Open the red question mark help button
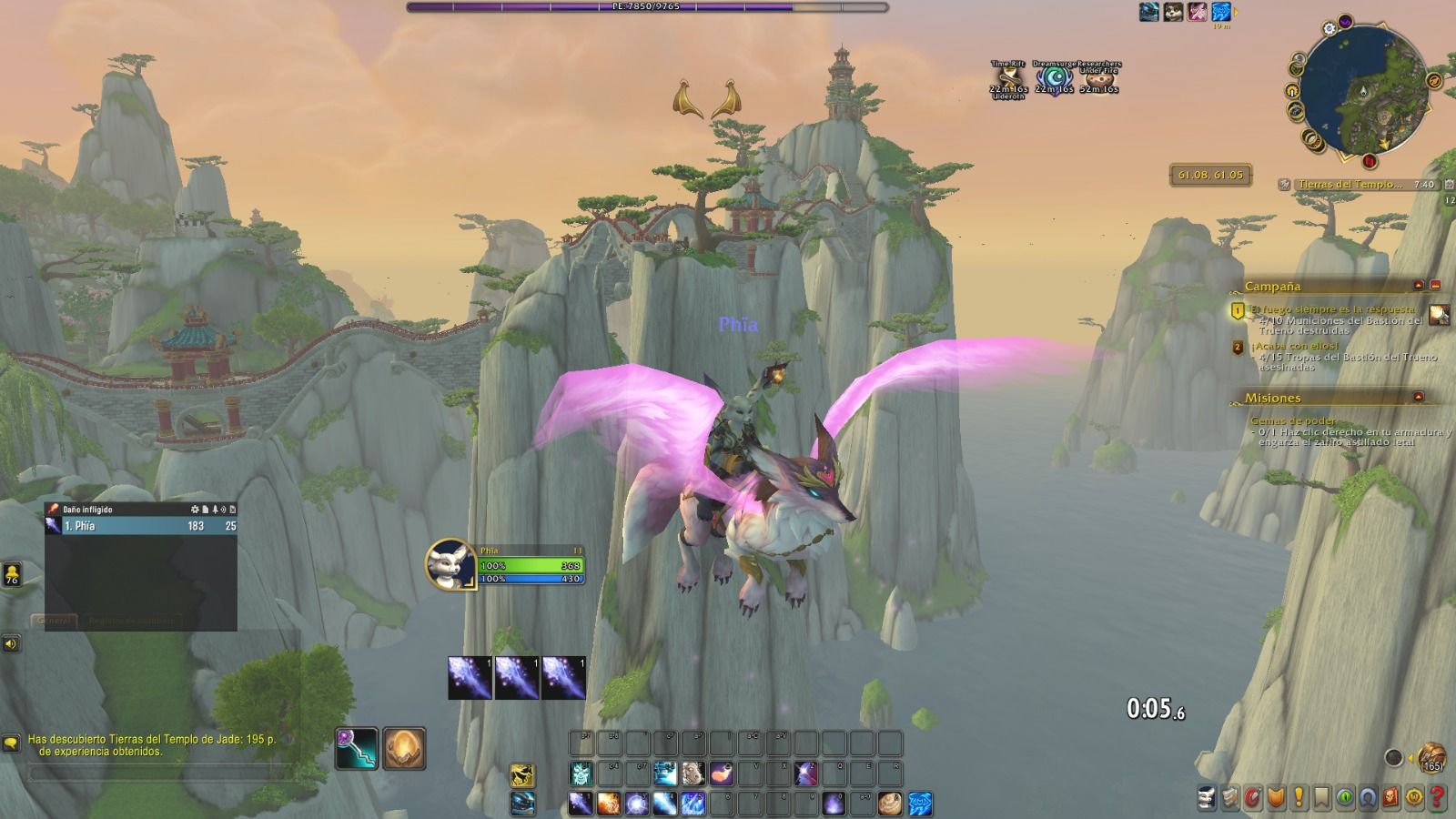Screen dimensions: 1456x819 point(1438,798)
